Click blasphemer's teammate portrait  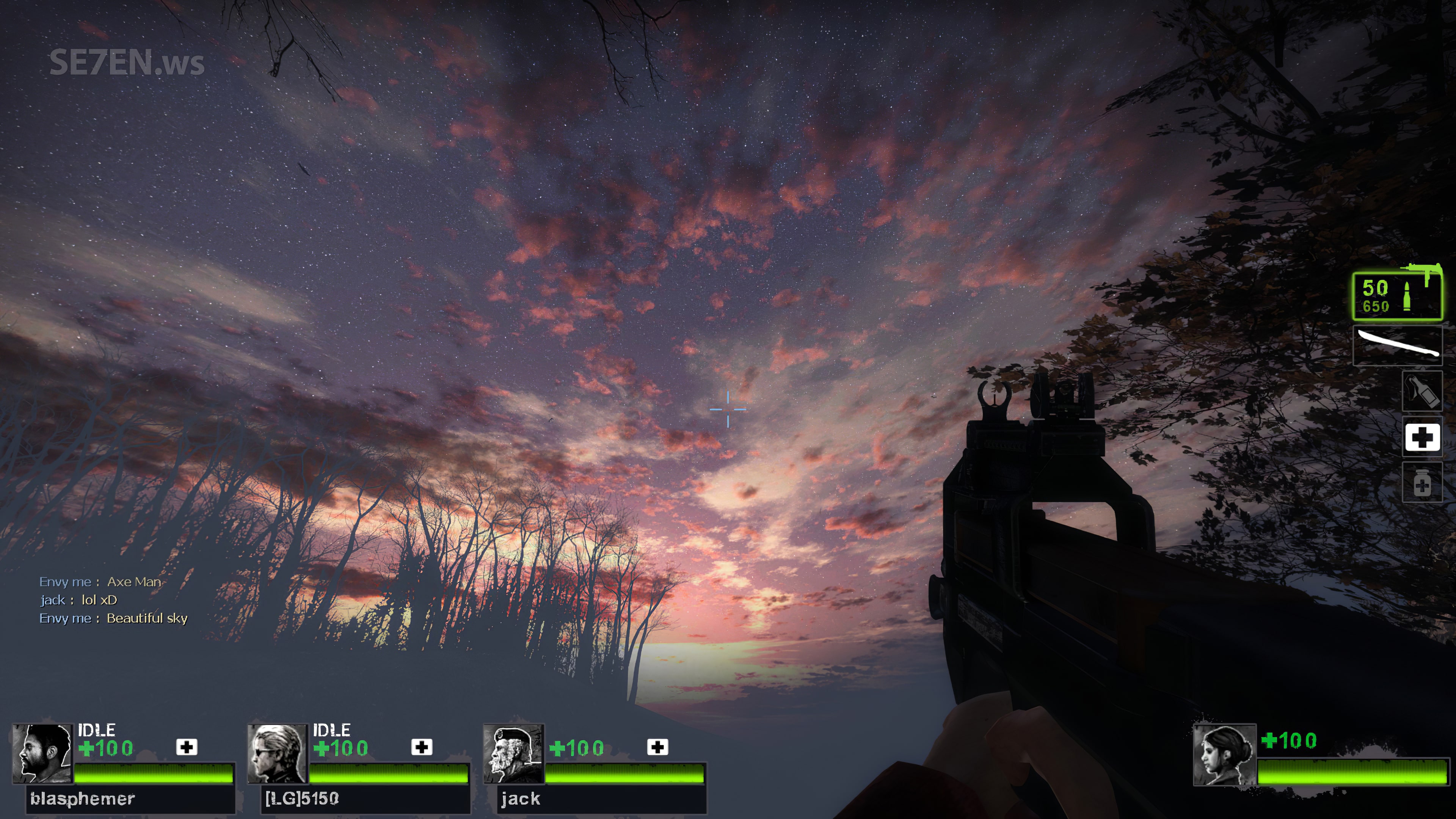coord(42,753)
